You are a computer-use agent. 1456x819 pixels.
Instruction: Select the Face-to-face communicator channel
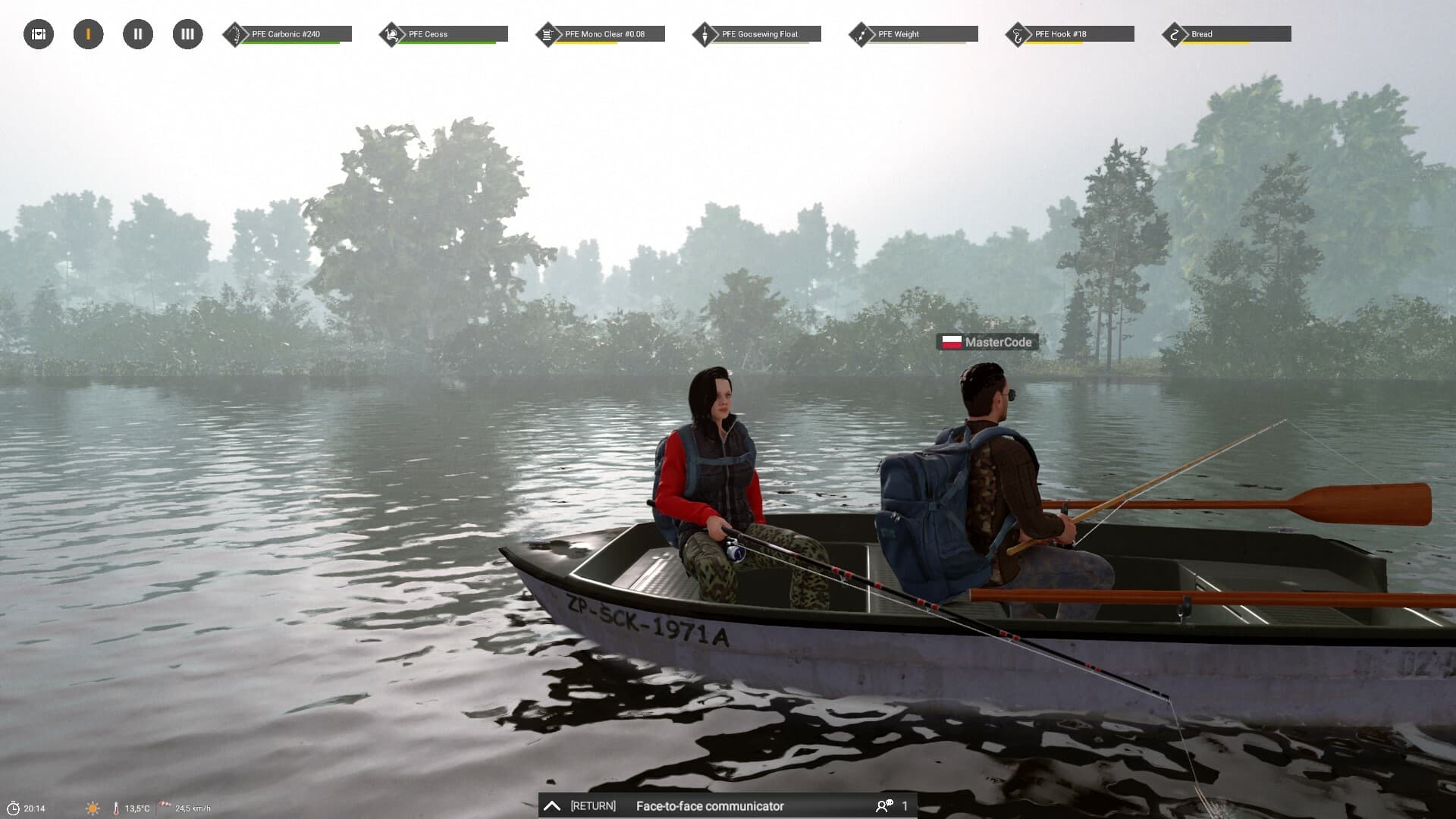pos(711,806)
